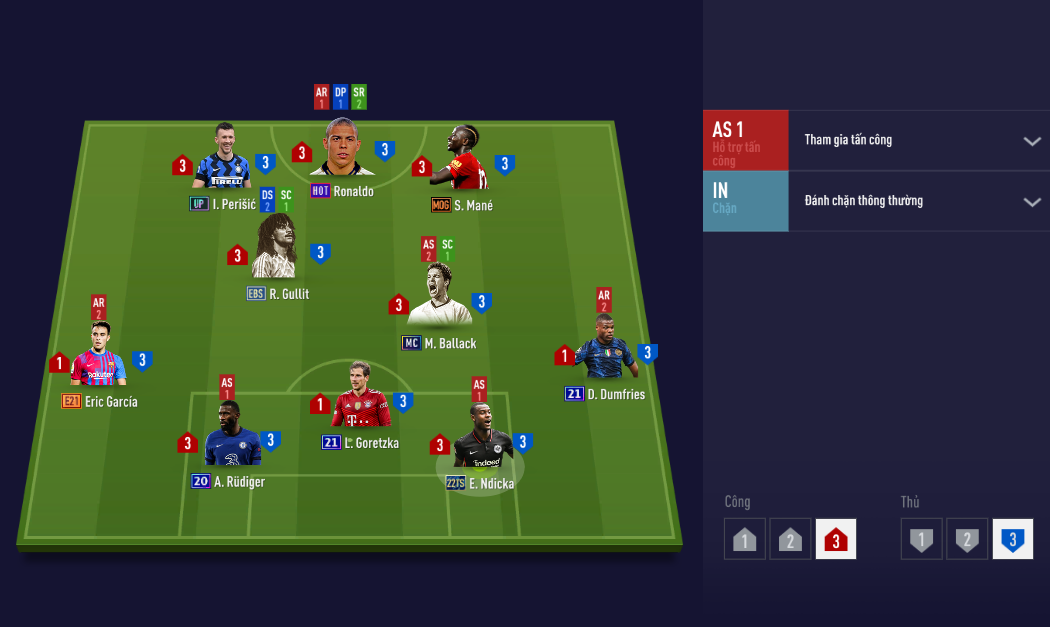
Task: Set Công attack level to 1
Action: 745,540
